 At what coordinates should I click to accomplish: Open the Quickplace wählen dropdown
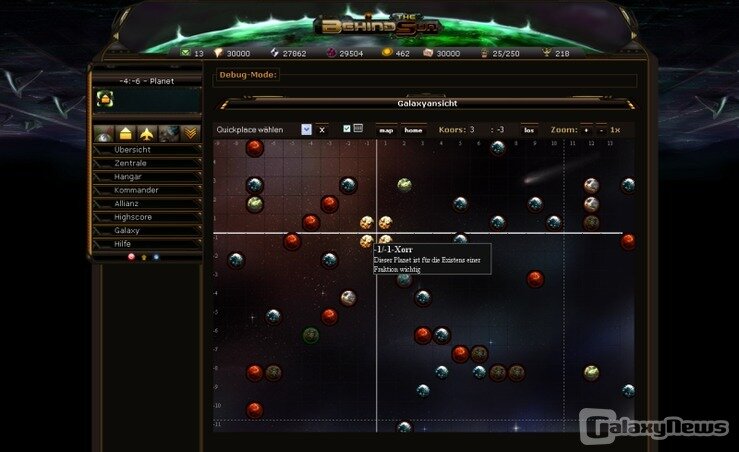(x=307, y=130)
